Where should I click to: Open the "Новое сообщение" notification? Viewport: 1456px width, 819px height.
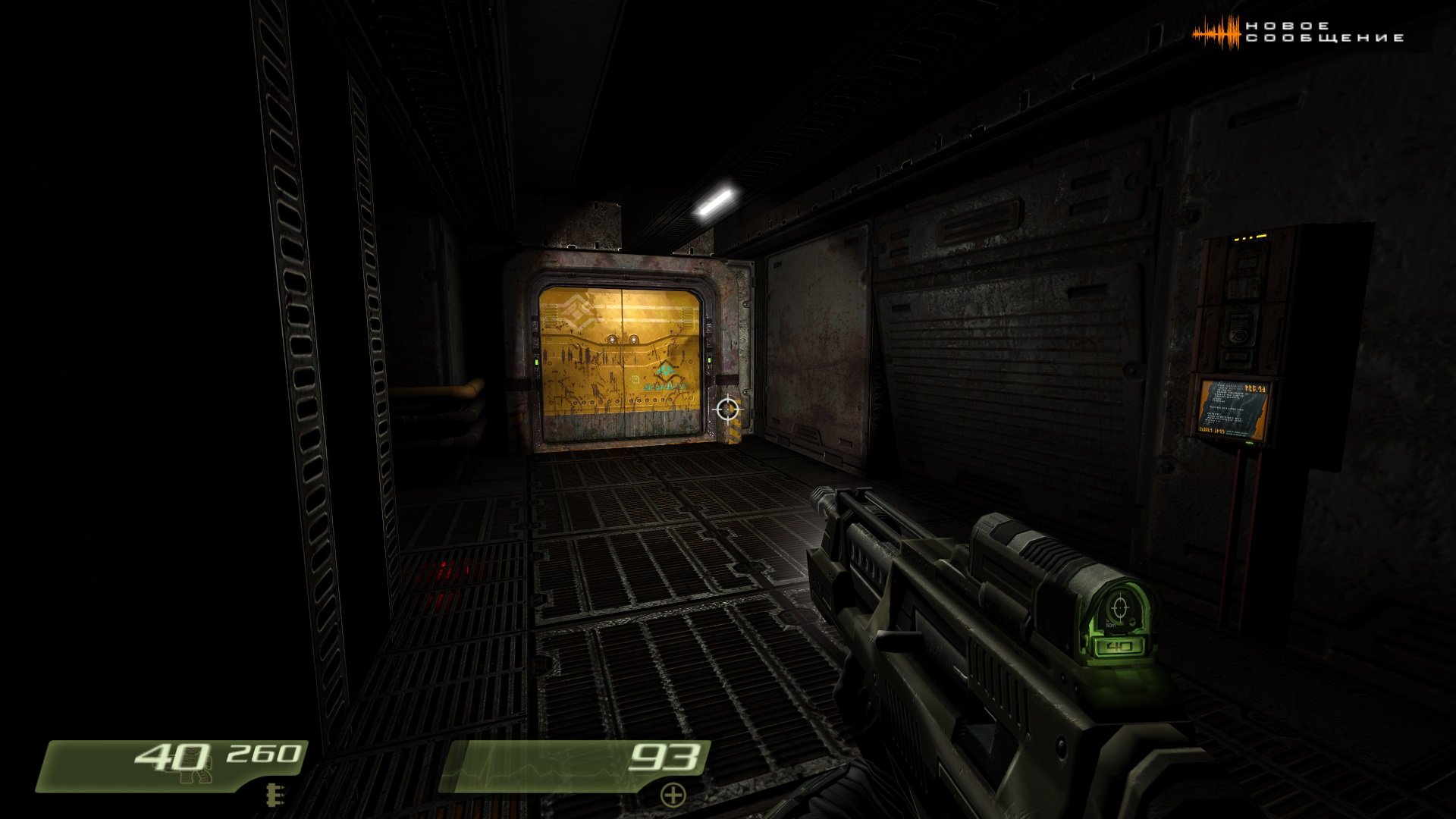tap(1298, 33)
